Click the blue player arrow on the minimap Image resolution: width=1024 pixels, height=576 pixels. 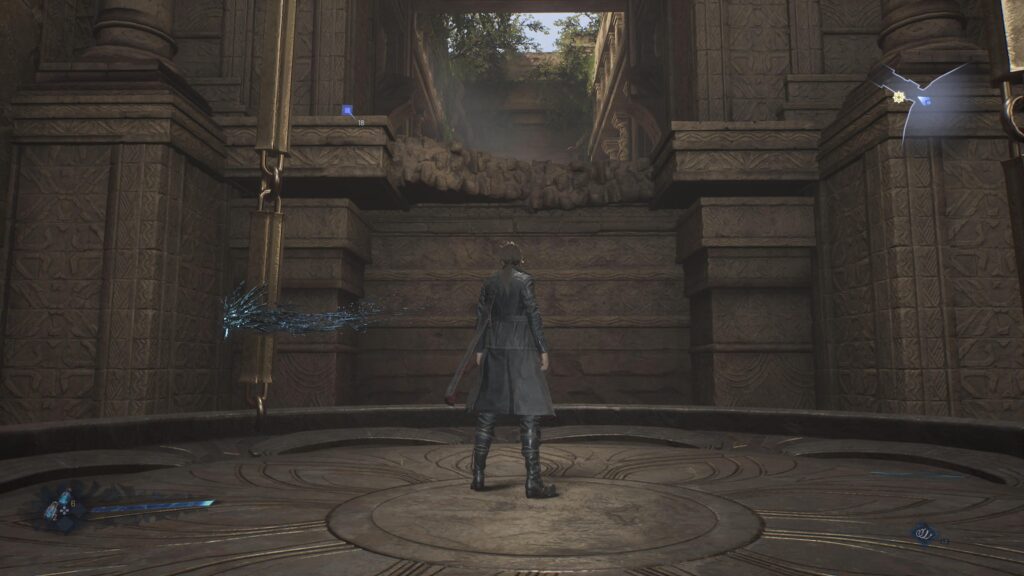click(x=924, y=100)
